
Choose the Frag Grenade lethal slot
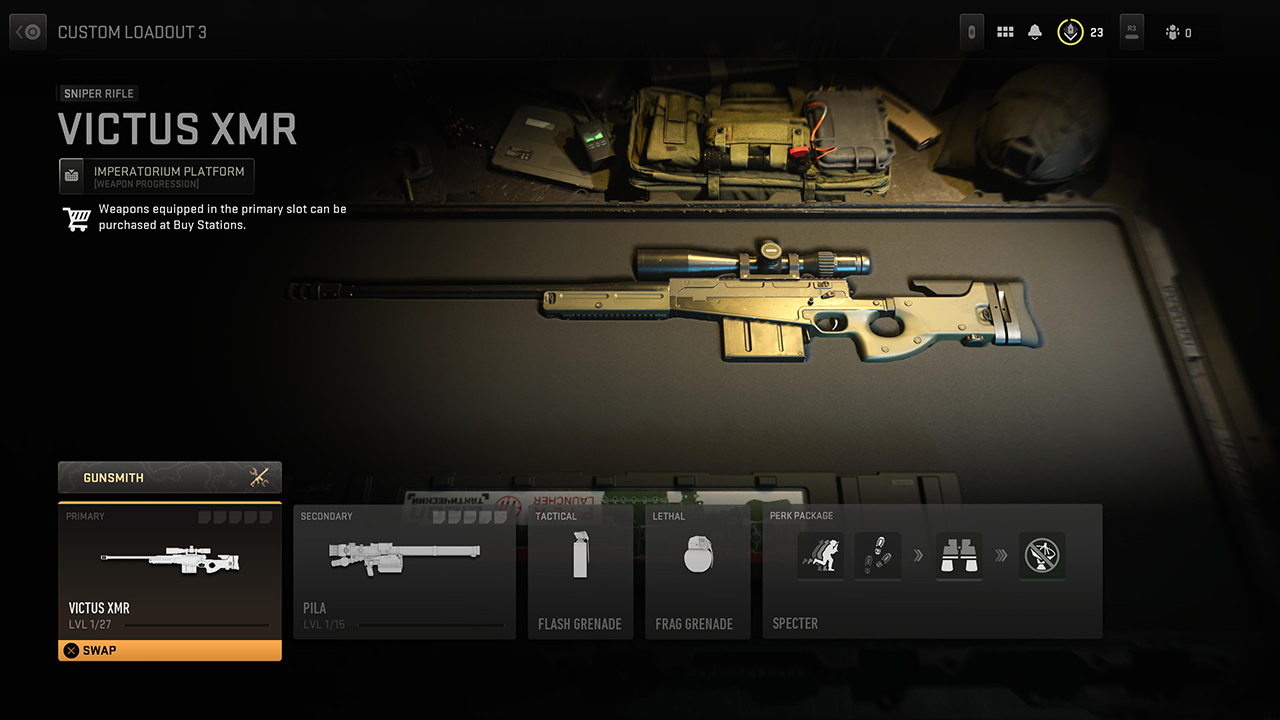coord(697,572)
